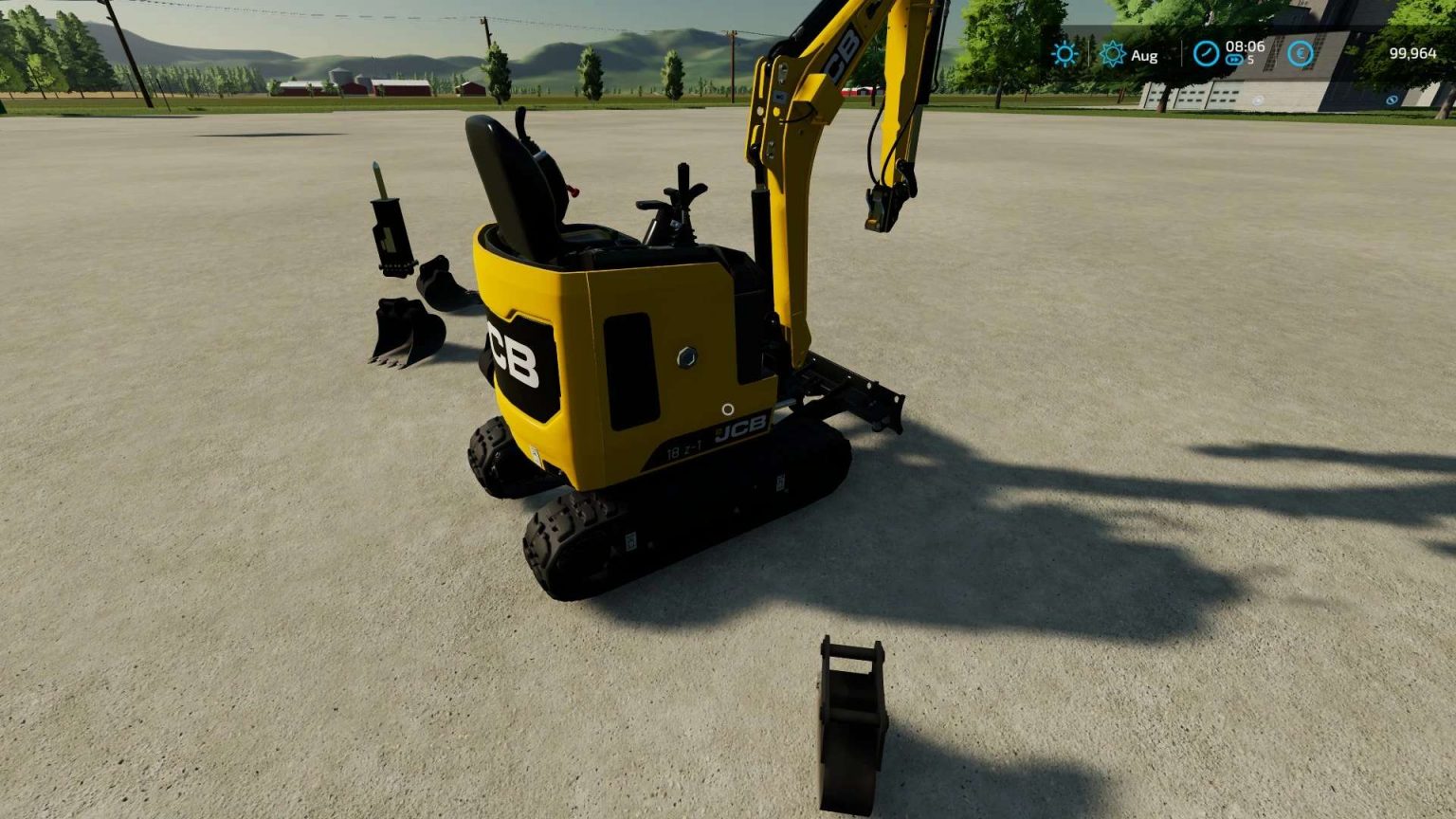Click the JCB logo on the excavator's rear panel

click(x=517, y=355)
